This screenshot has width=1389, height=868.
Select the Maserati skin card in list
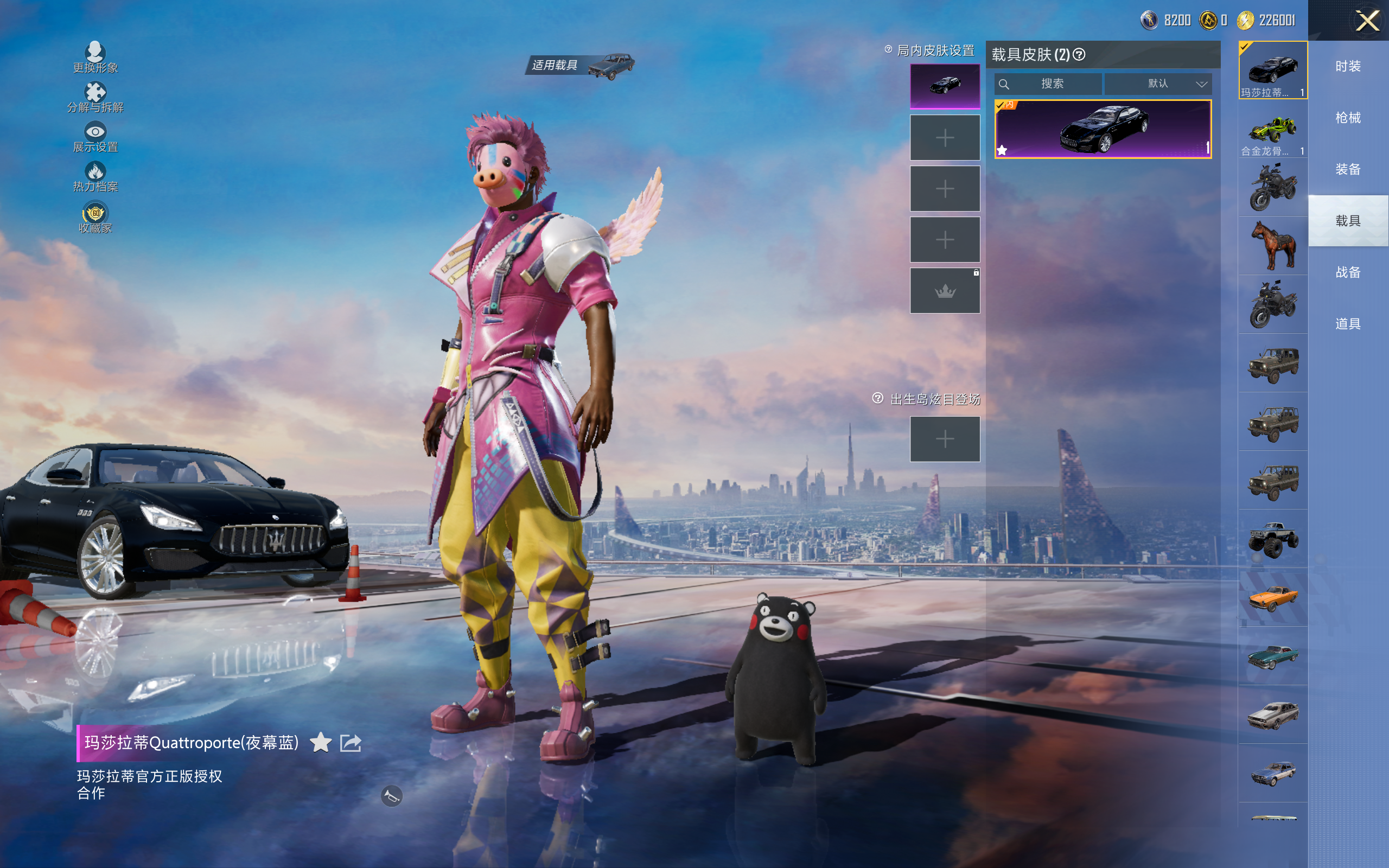click(1103, 129)
